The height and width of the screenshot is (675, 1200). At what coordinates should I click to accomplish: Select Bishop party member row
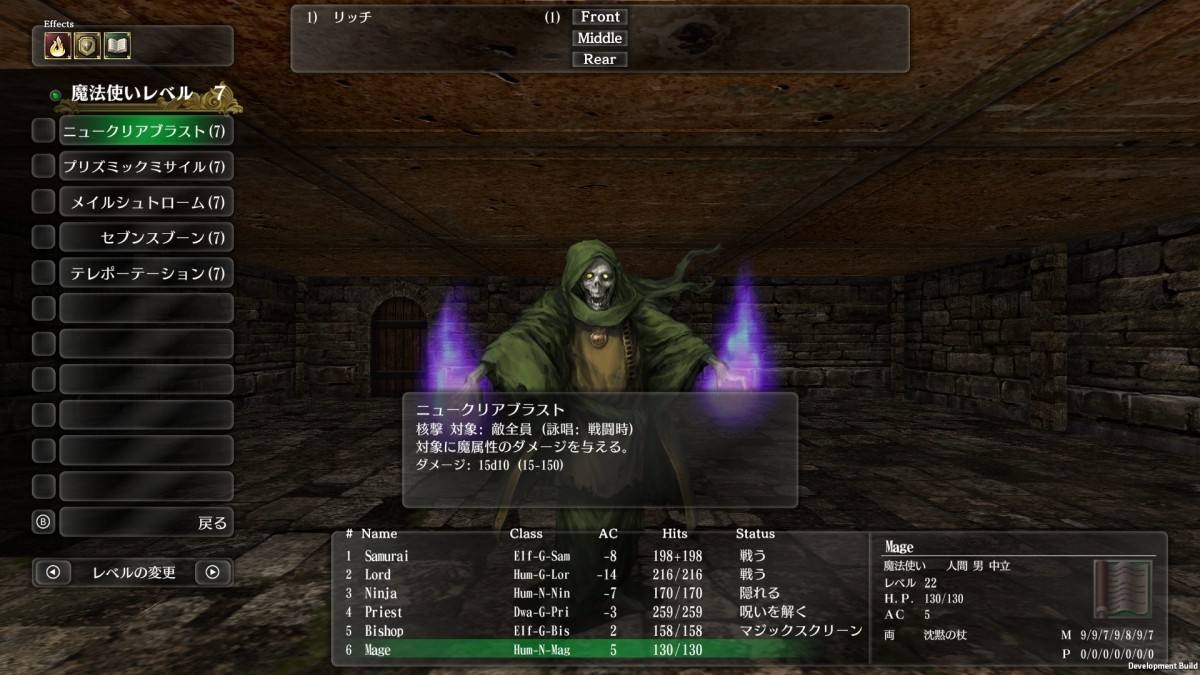(x=600, y=631)
